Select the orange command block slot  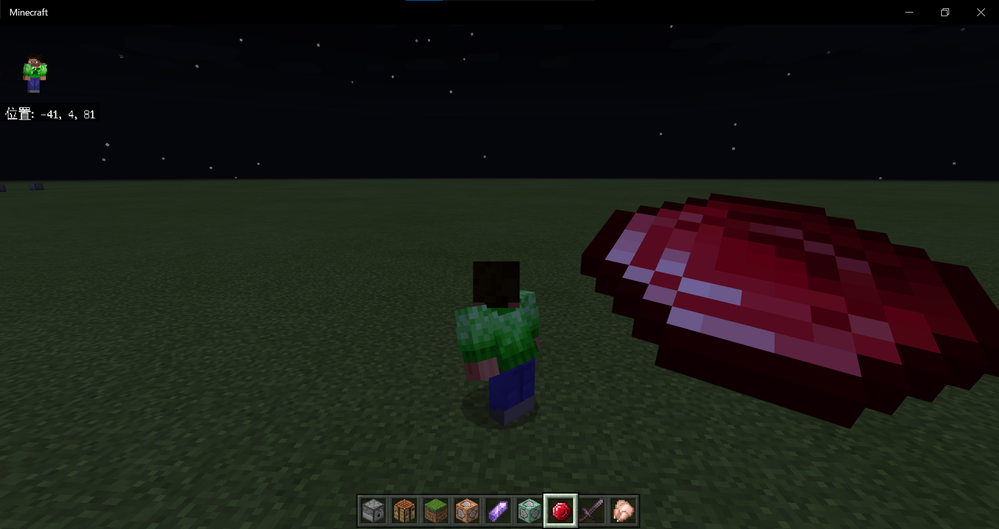(x=466, y=510)
